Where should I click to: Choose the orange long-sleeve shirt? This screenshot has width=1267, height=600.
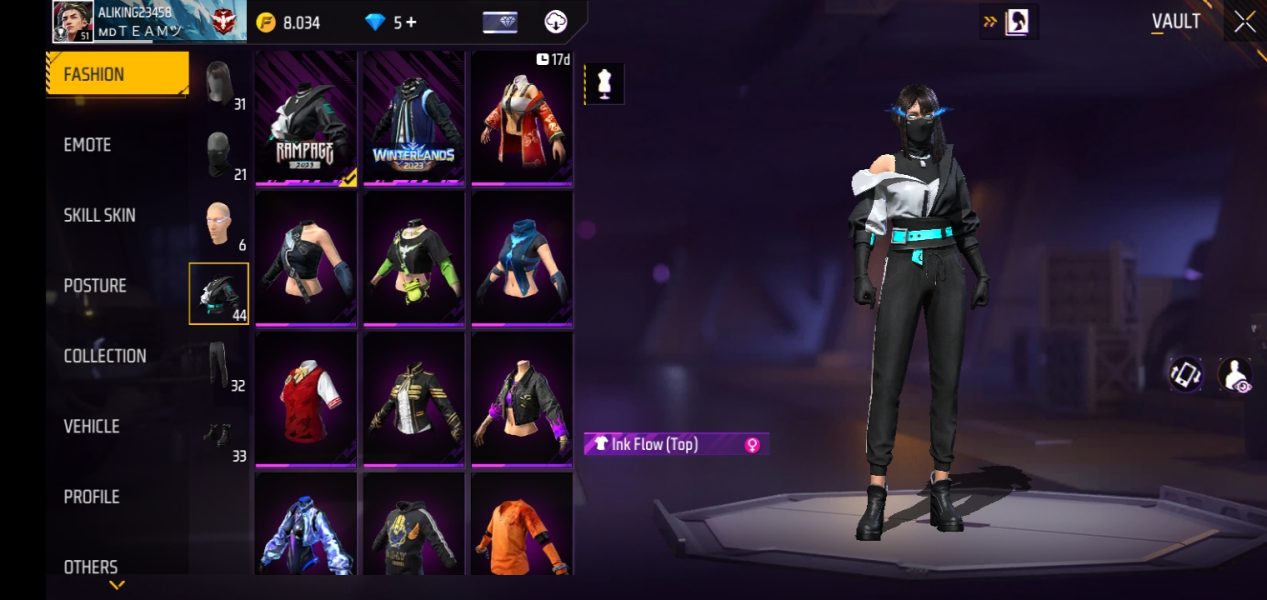click(x=522, y=525)
